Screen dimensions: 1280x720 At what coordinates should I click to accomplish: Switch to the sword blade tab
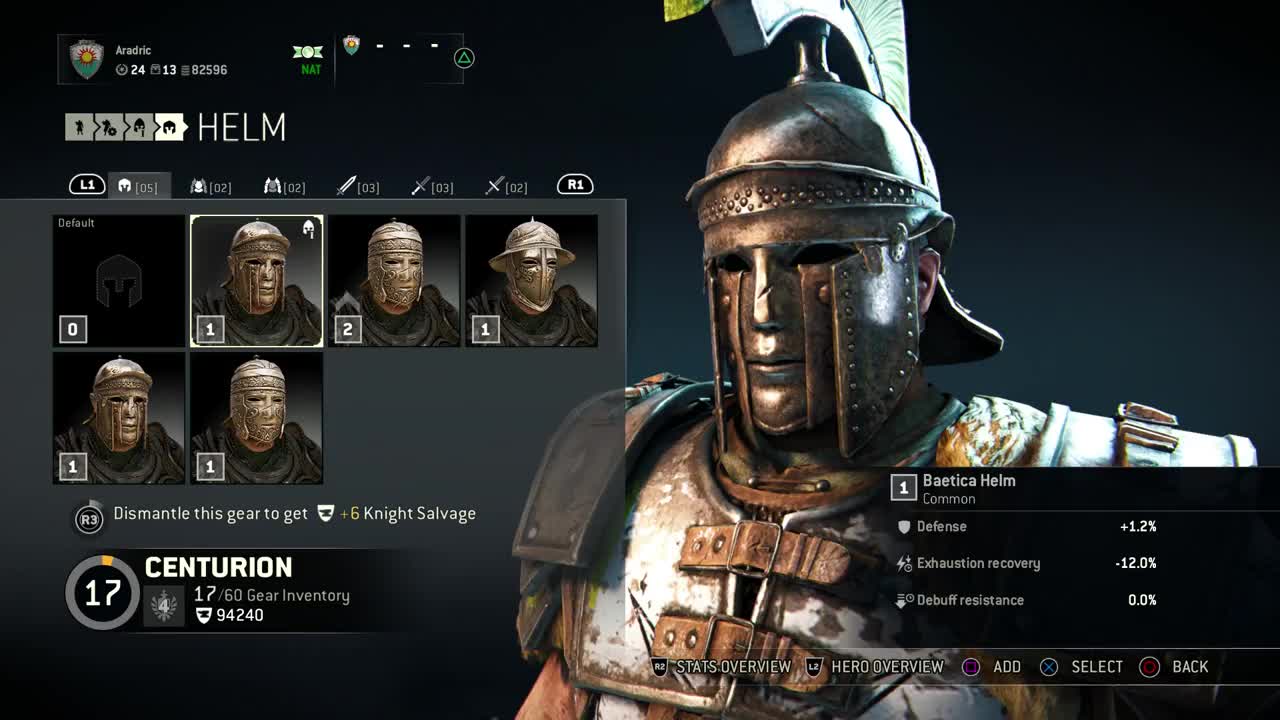point(358,186)
